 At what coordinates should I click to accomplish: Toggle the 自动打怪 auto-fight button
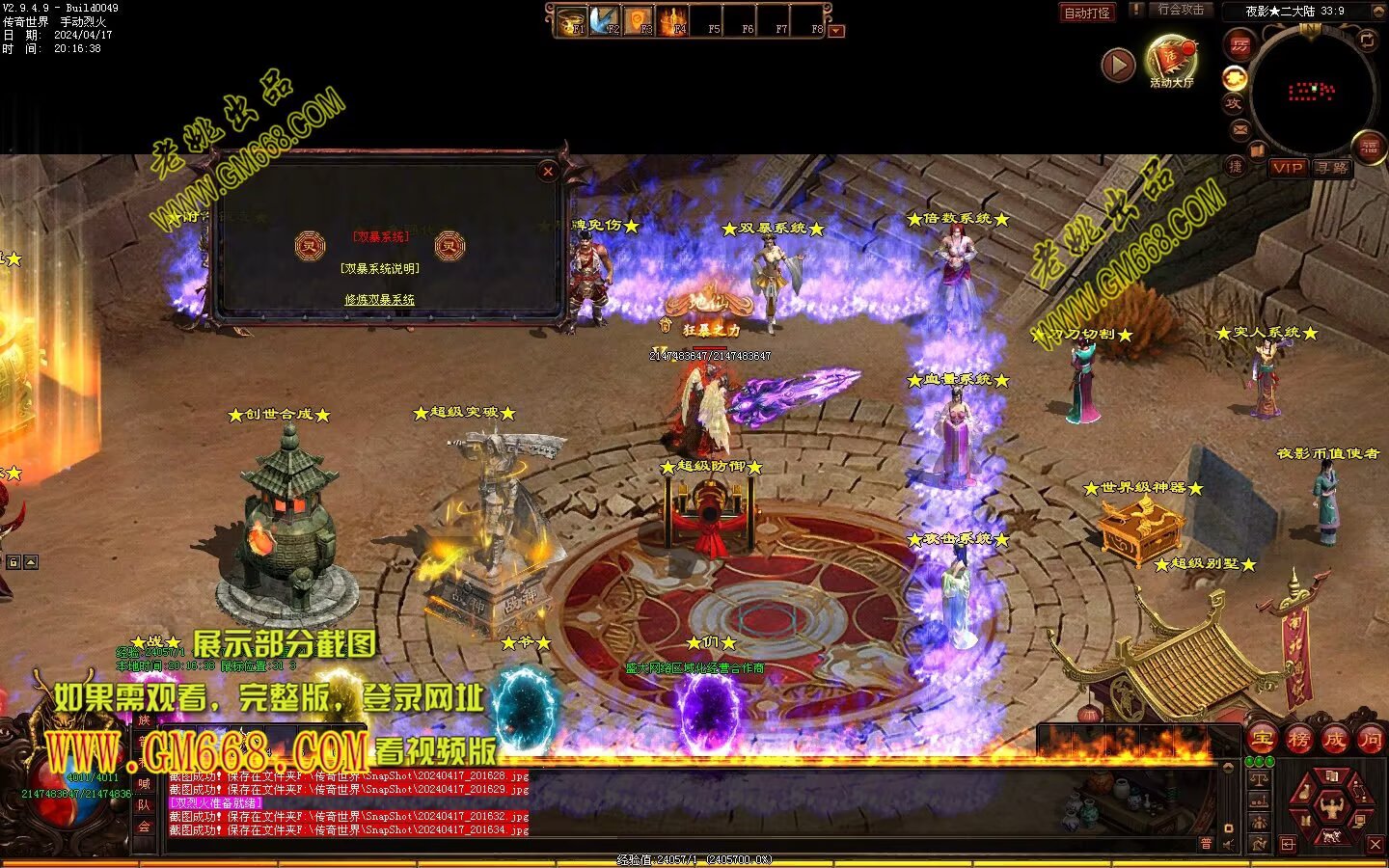(x=1086, y=13)
